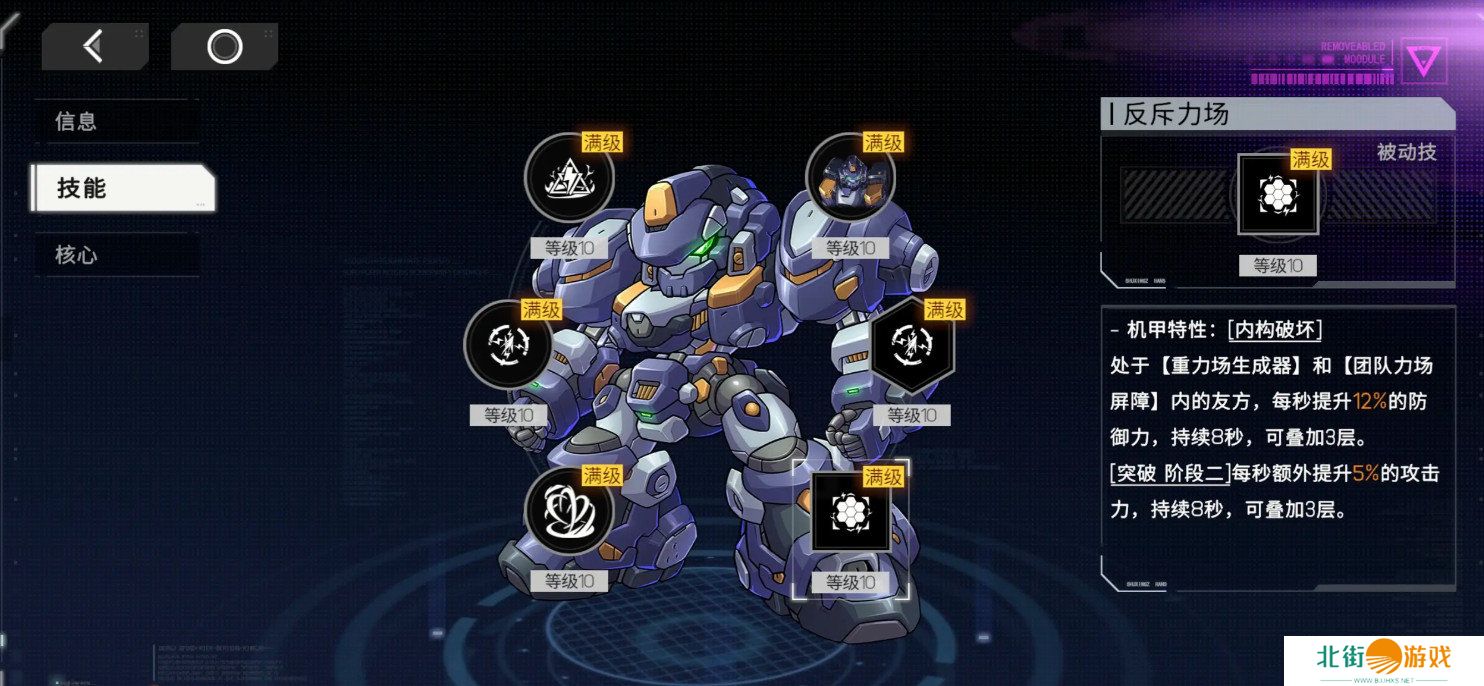
Task: Go back with the arrow button
Action: [x=94, y=46]
